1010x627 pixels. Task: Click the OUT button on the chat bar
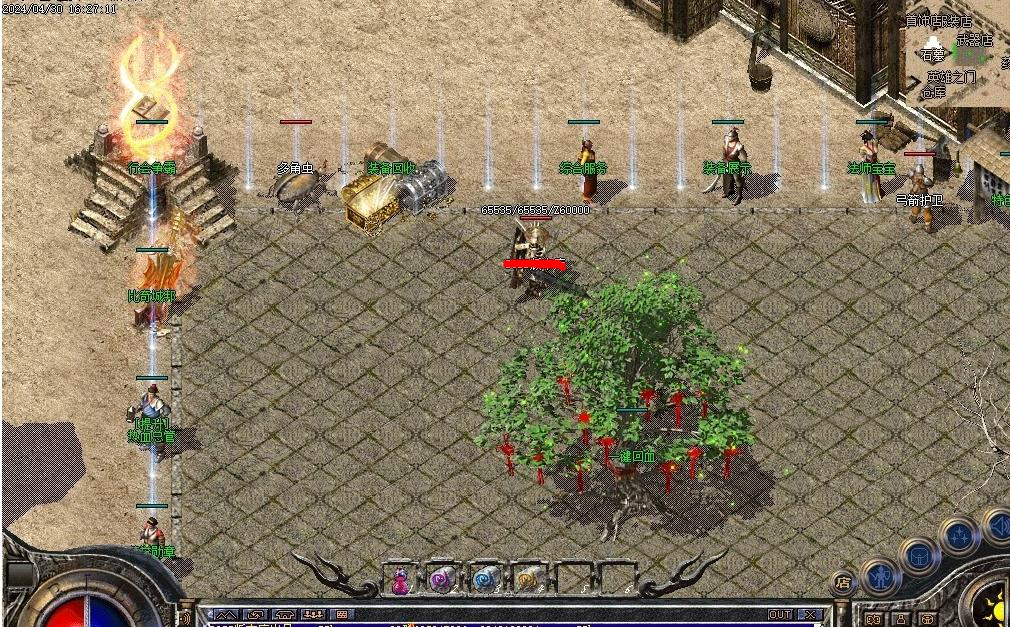coord(780,614)
